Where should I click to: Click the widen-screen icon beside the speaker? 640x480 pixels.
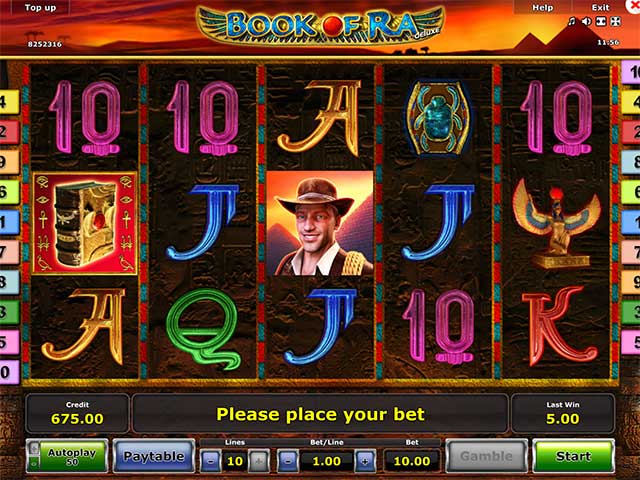[599, 21]
